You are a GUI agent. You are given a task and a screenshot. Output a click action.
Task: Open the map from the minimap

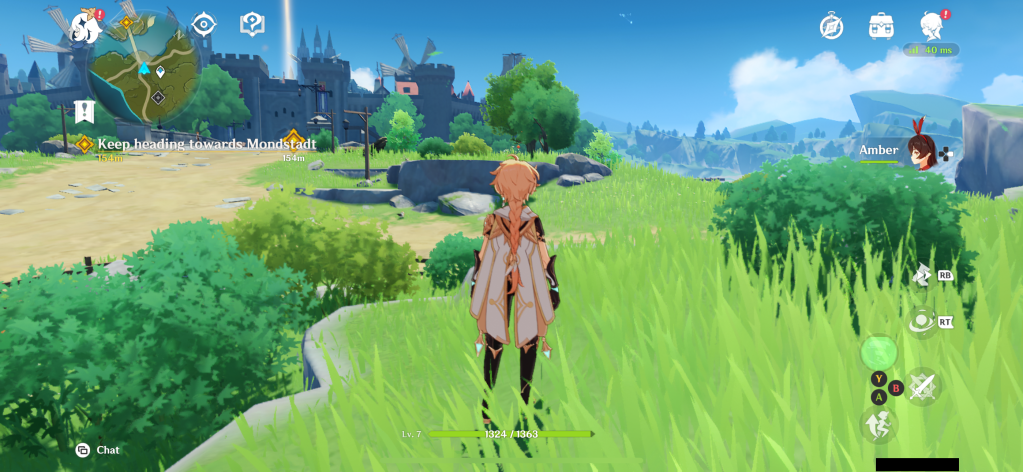pyautogui.click(x=143, y=68)
